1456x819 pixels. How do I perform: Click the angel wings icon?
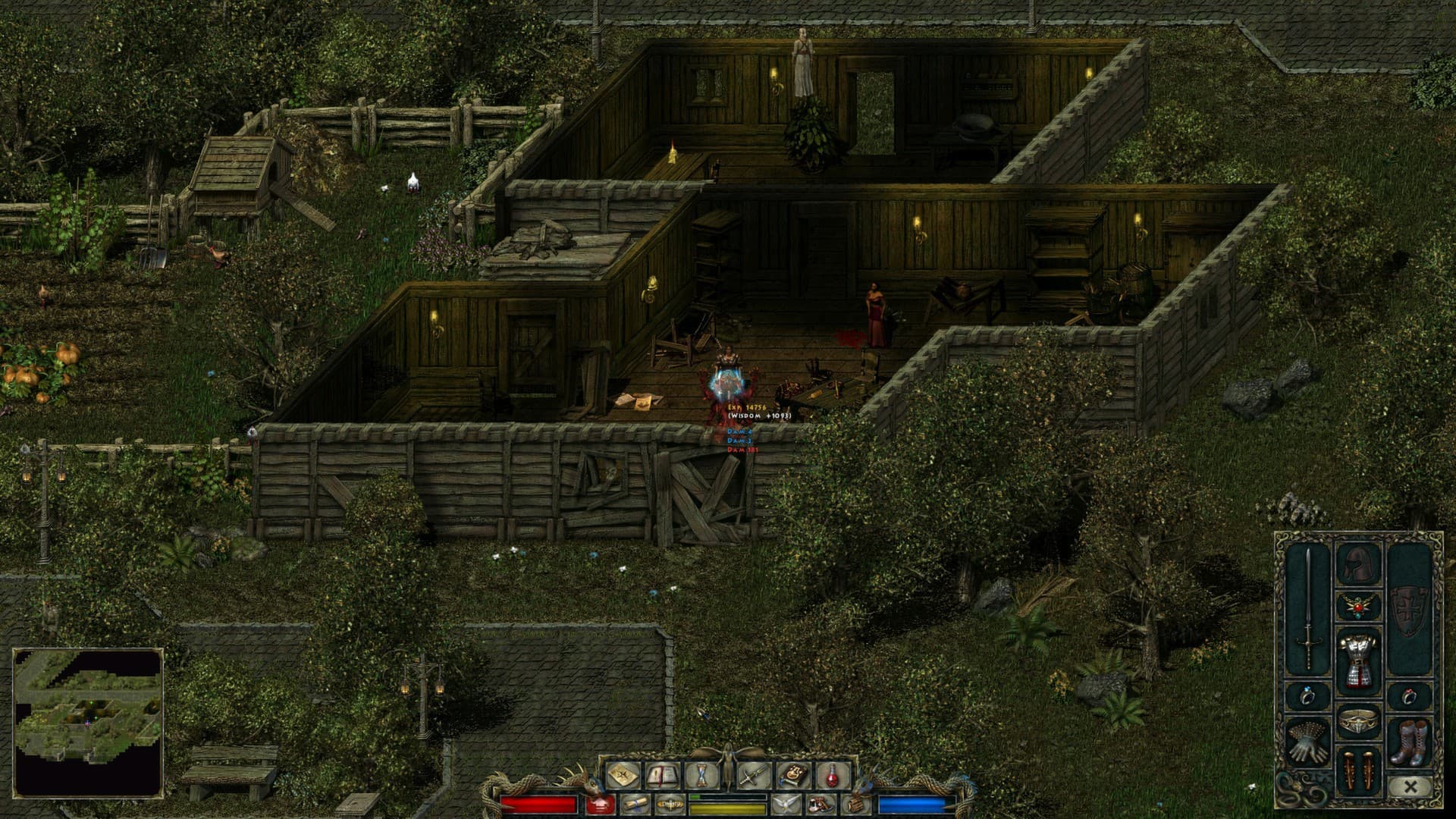[x=785, y=806]
